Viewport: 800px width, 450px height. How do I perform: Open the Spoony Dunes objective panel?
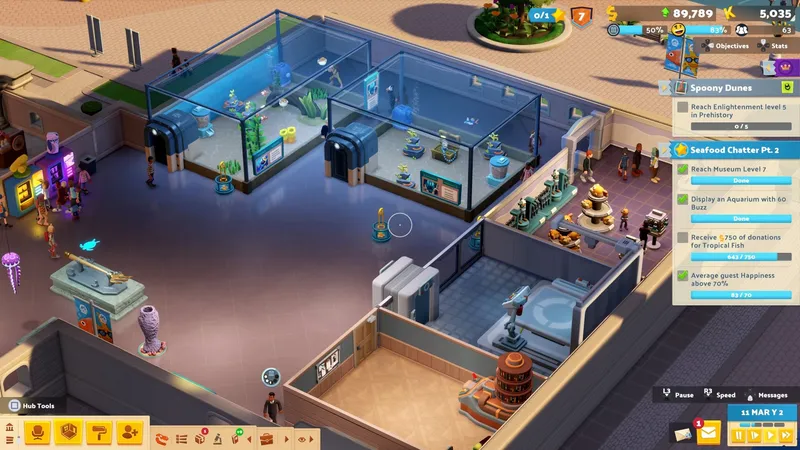728,88
